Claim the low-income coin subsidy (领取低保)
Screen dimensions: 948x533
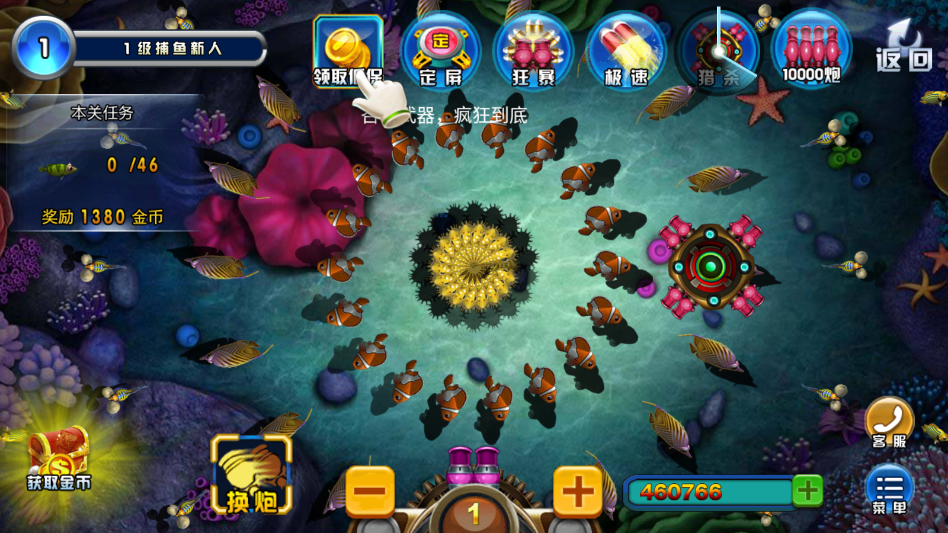pos(346,50)
